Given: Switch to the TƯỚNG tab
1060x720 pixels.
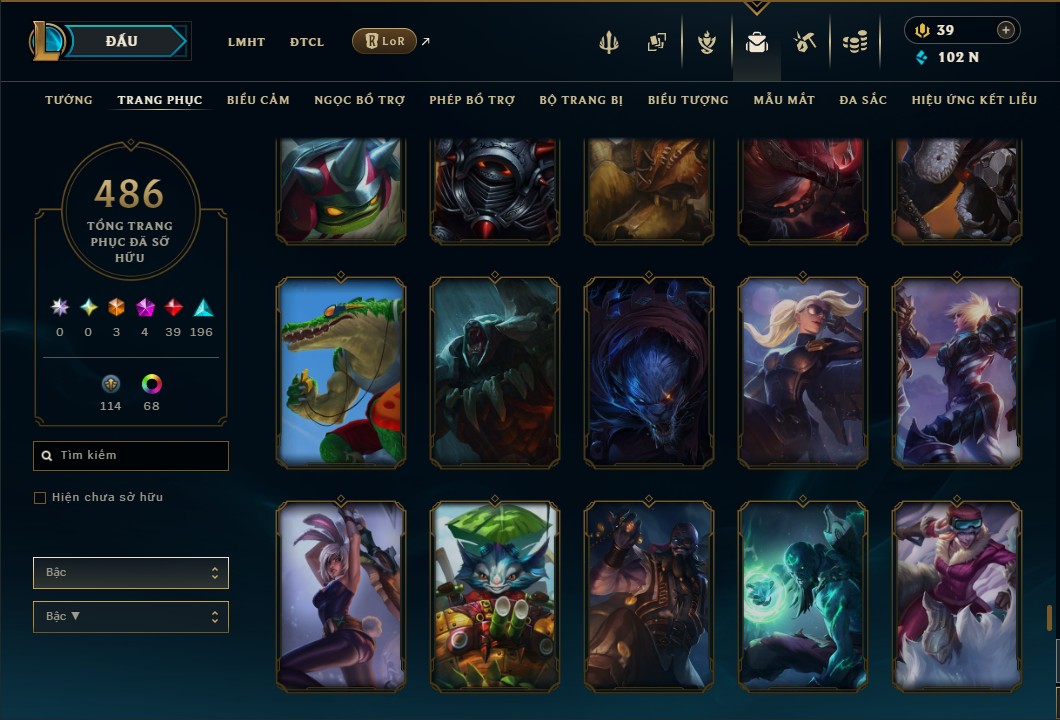Looking at the screenshot, I should click(69, 100).
